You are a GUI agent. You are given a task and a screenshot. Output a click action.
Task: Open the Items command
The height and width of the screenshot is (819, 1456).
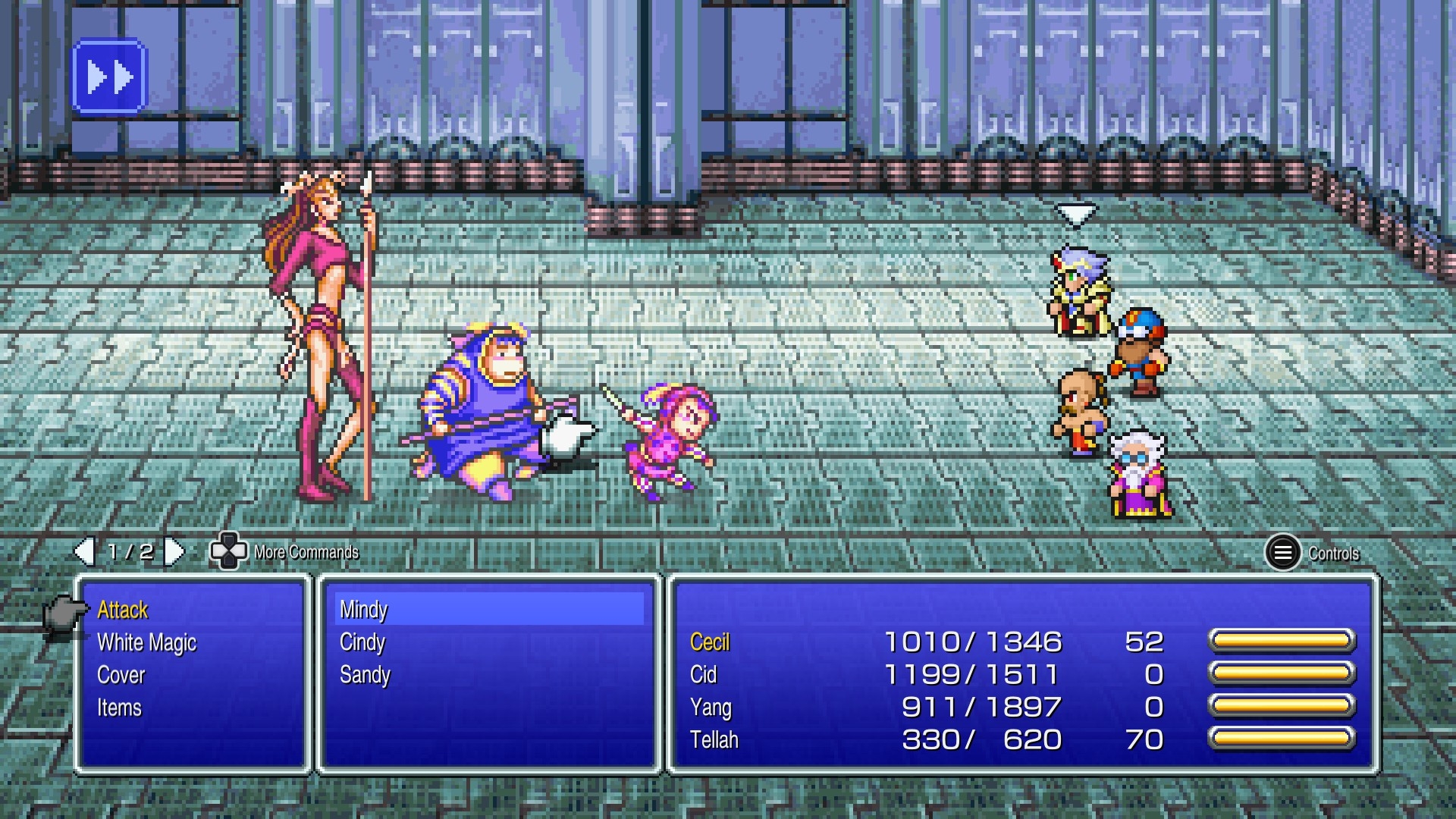pyautogui.click(x=119, y=708)
